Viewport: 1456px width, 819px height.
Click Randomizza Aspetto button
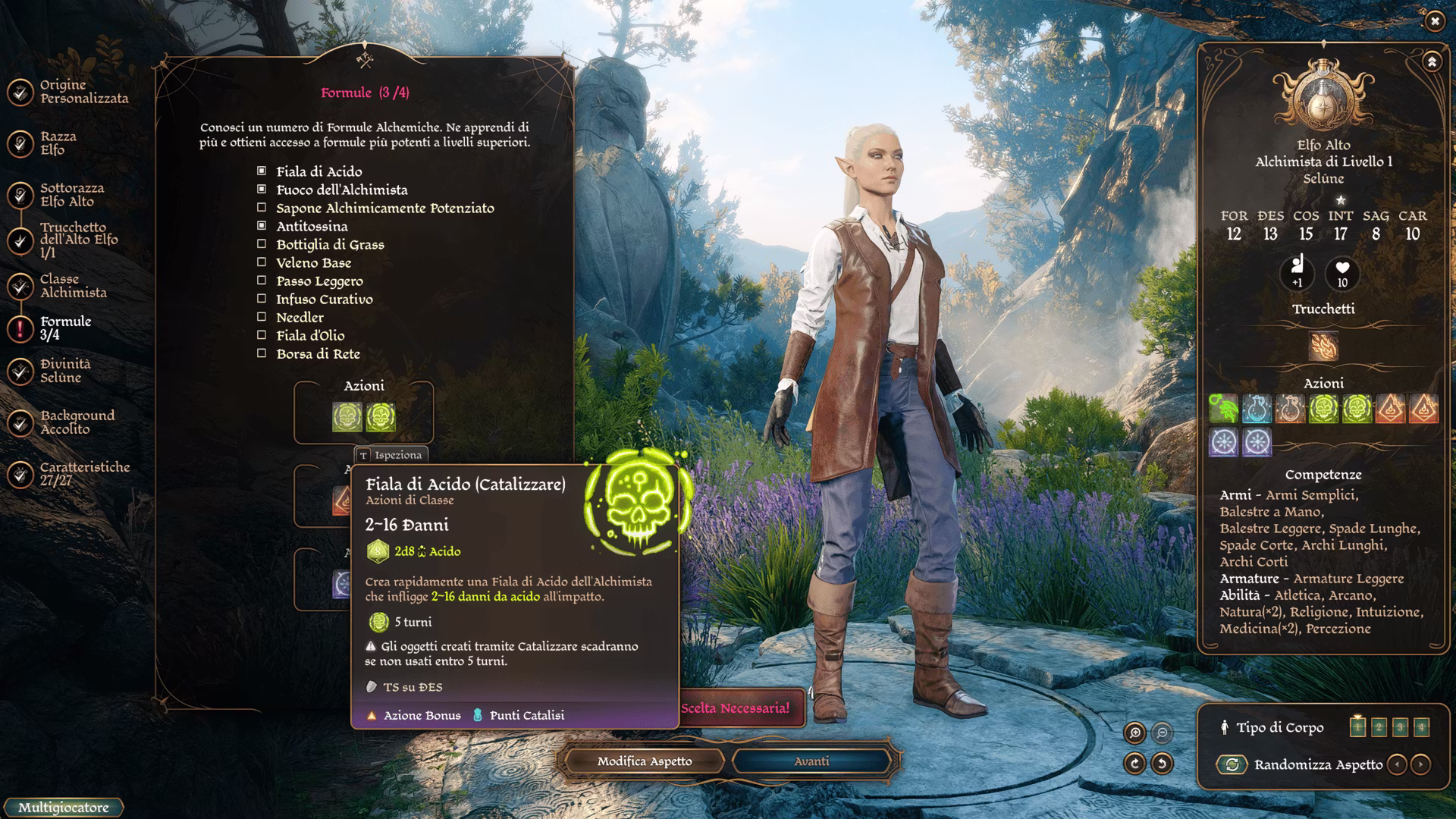(1232, 764)
